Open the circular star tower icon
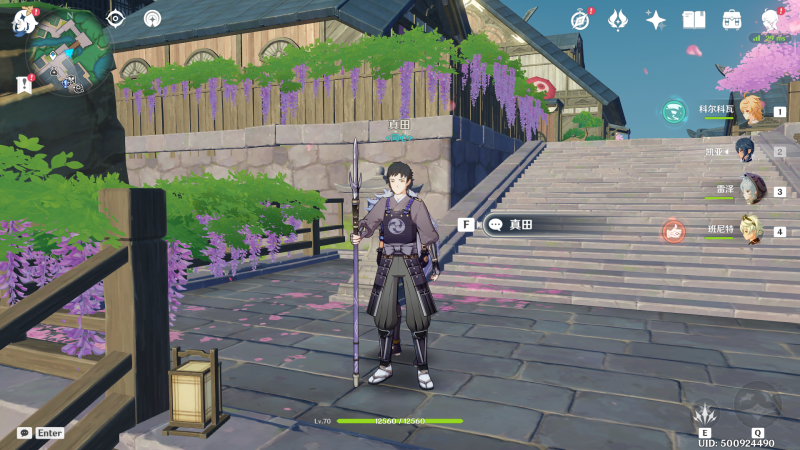The width and height of the screenshot is (800, 450). (x=152, y=18)
